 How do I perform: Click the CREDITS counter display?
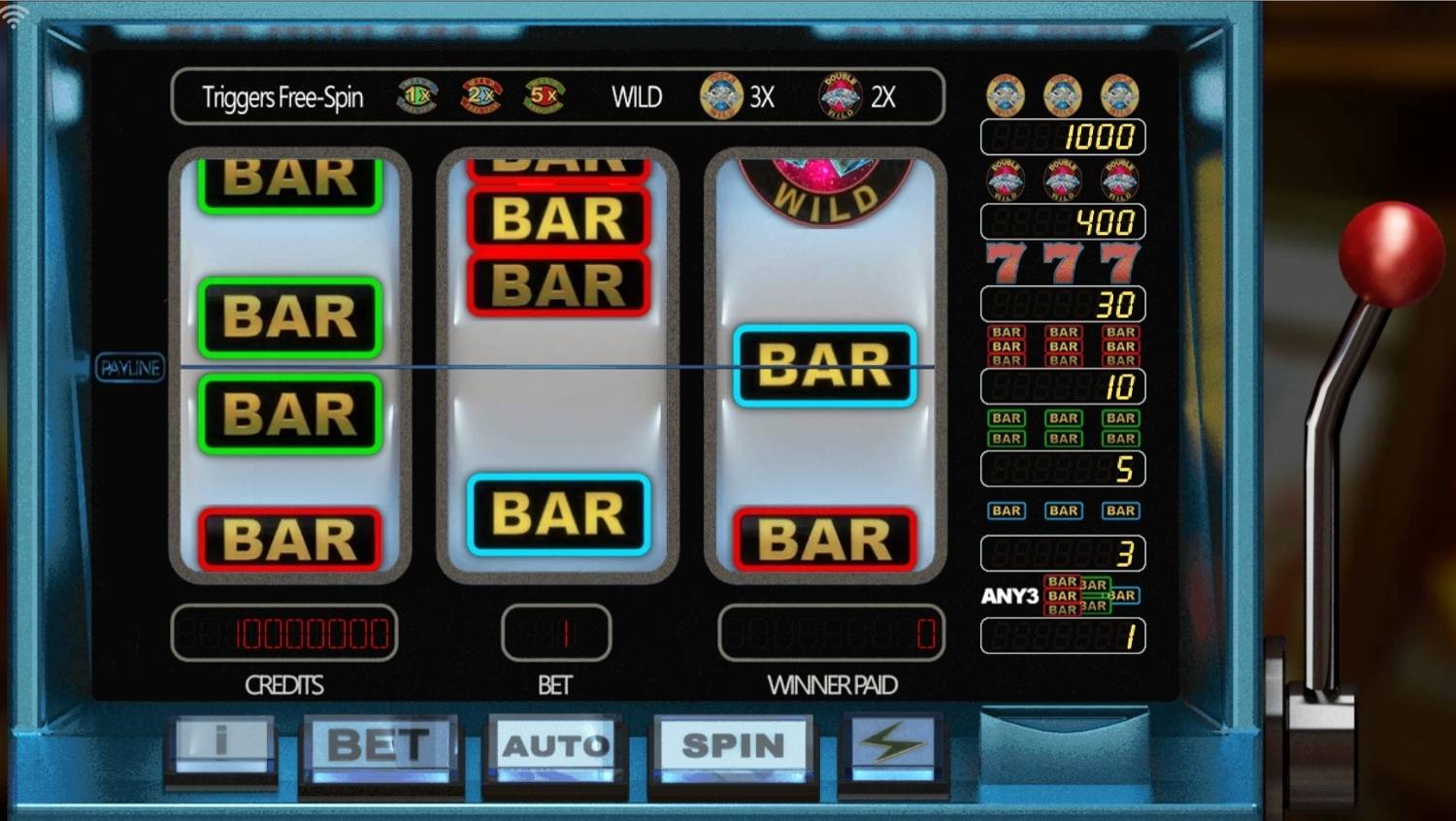coord(284,633)
